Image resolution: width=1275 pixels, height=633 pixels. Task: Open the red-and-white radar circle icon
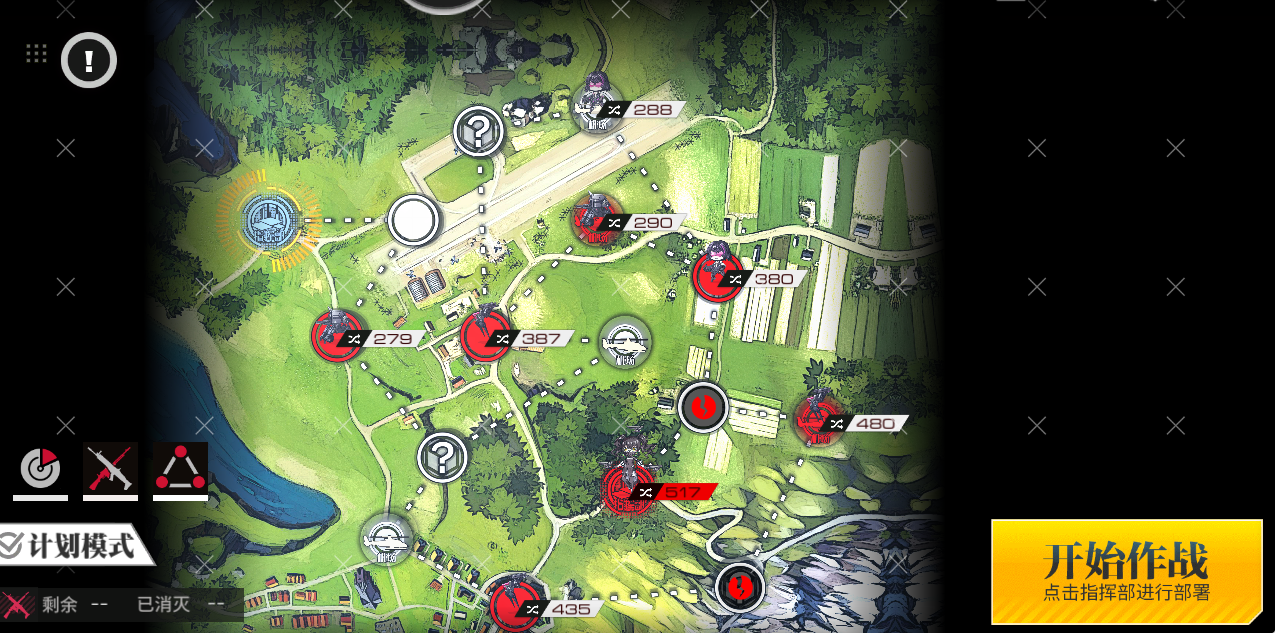click(41, 468)
